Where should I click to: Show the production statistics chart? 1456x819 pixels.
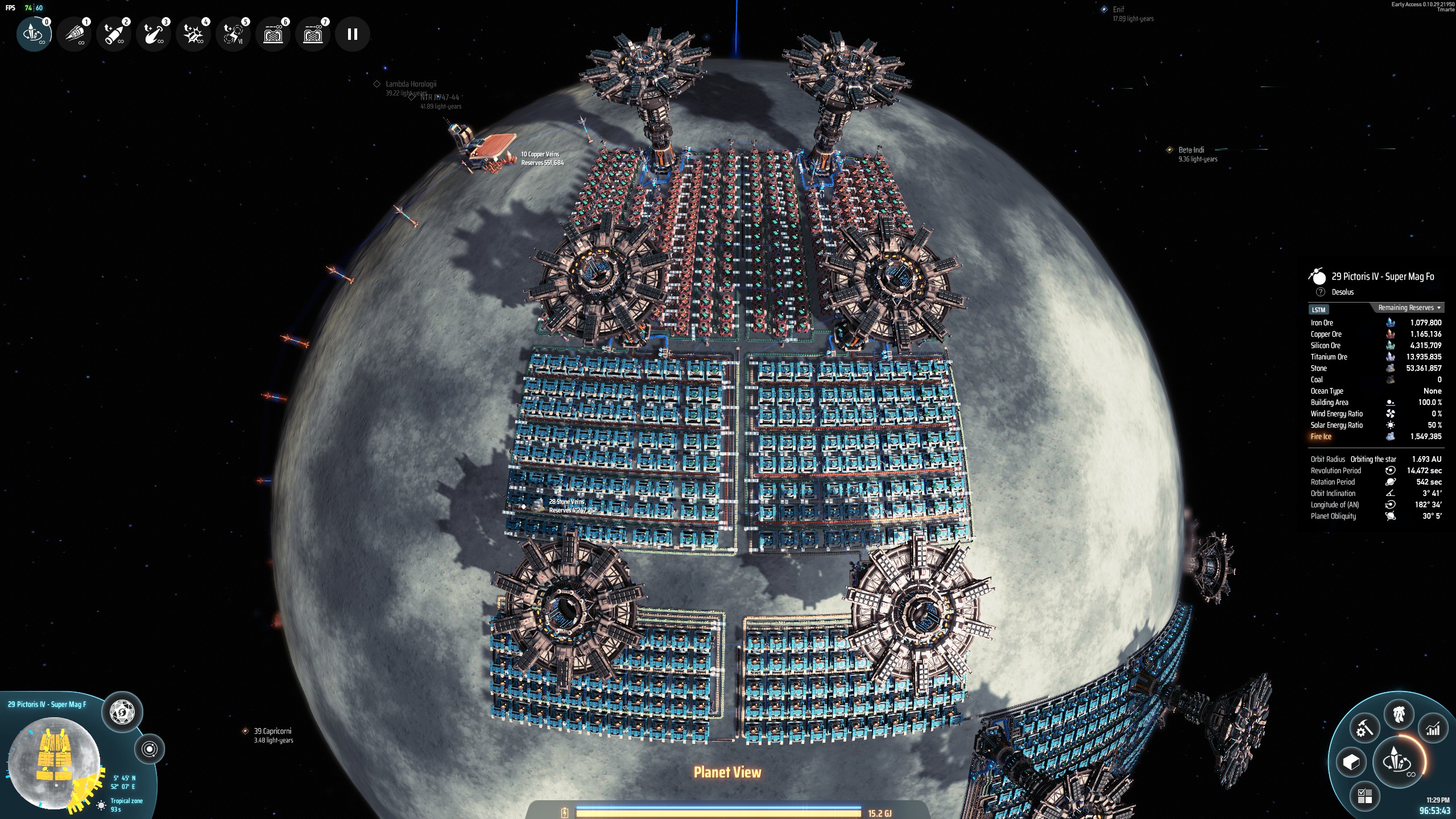point(1433,729)
